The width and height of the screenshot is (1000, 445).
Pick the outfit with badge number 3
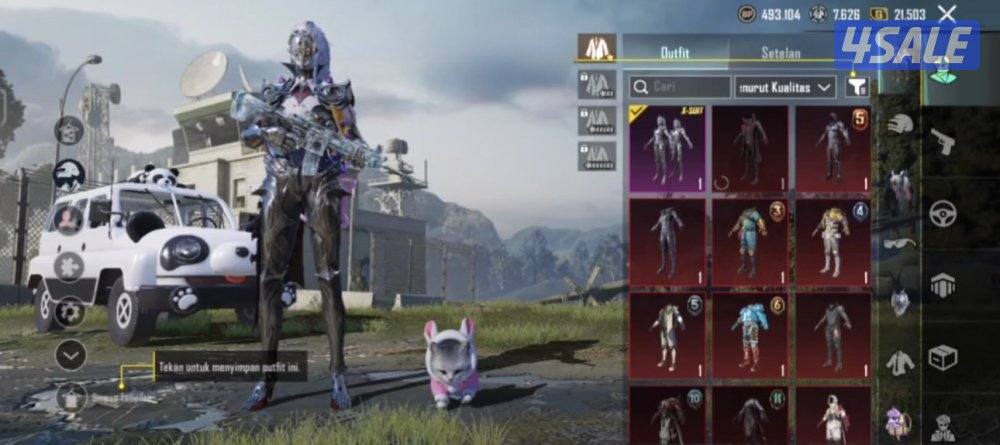(x=750, y=242)
